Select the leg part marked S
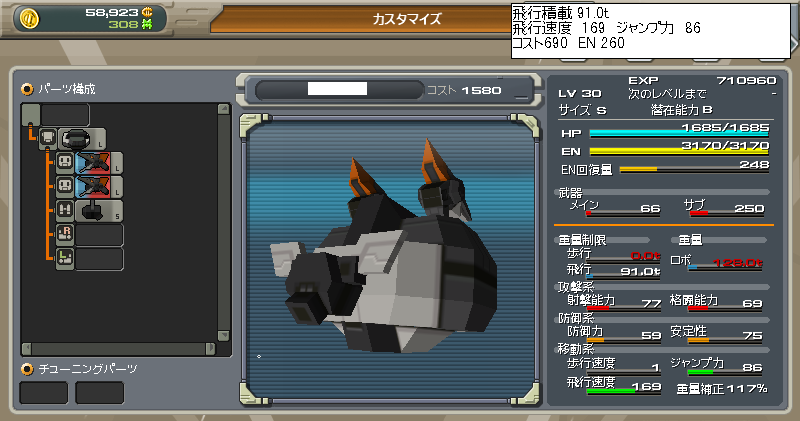Image resolution: width=800 pixels, height=421 pixels. [x=92, y=210]
